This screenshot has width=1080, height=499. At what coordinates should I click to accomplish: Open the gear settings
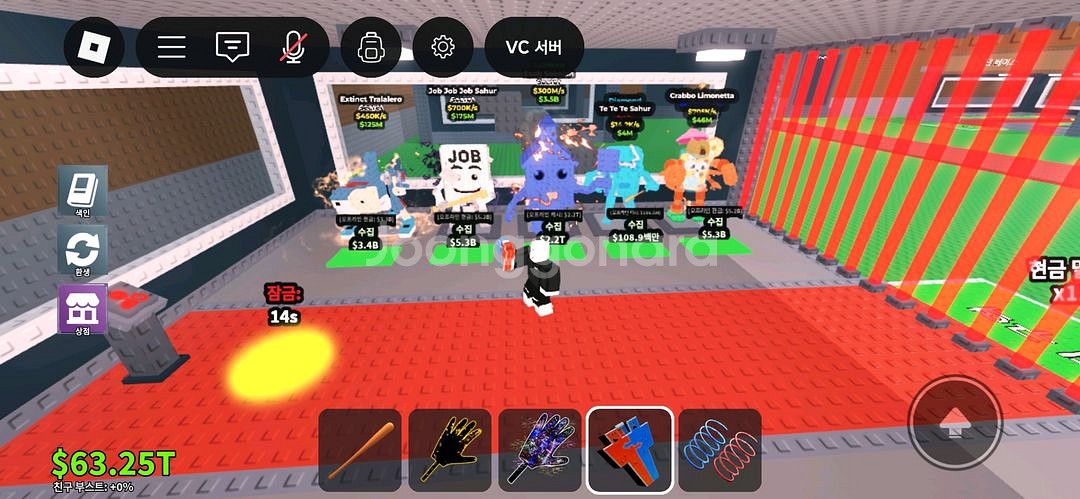(443, 47)
